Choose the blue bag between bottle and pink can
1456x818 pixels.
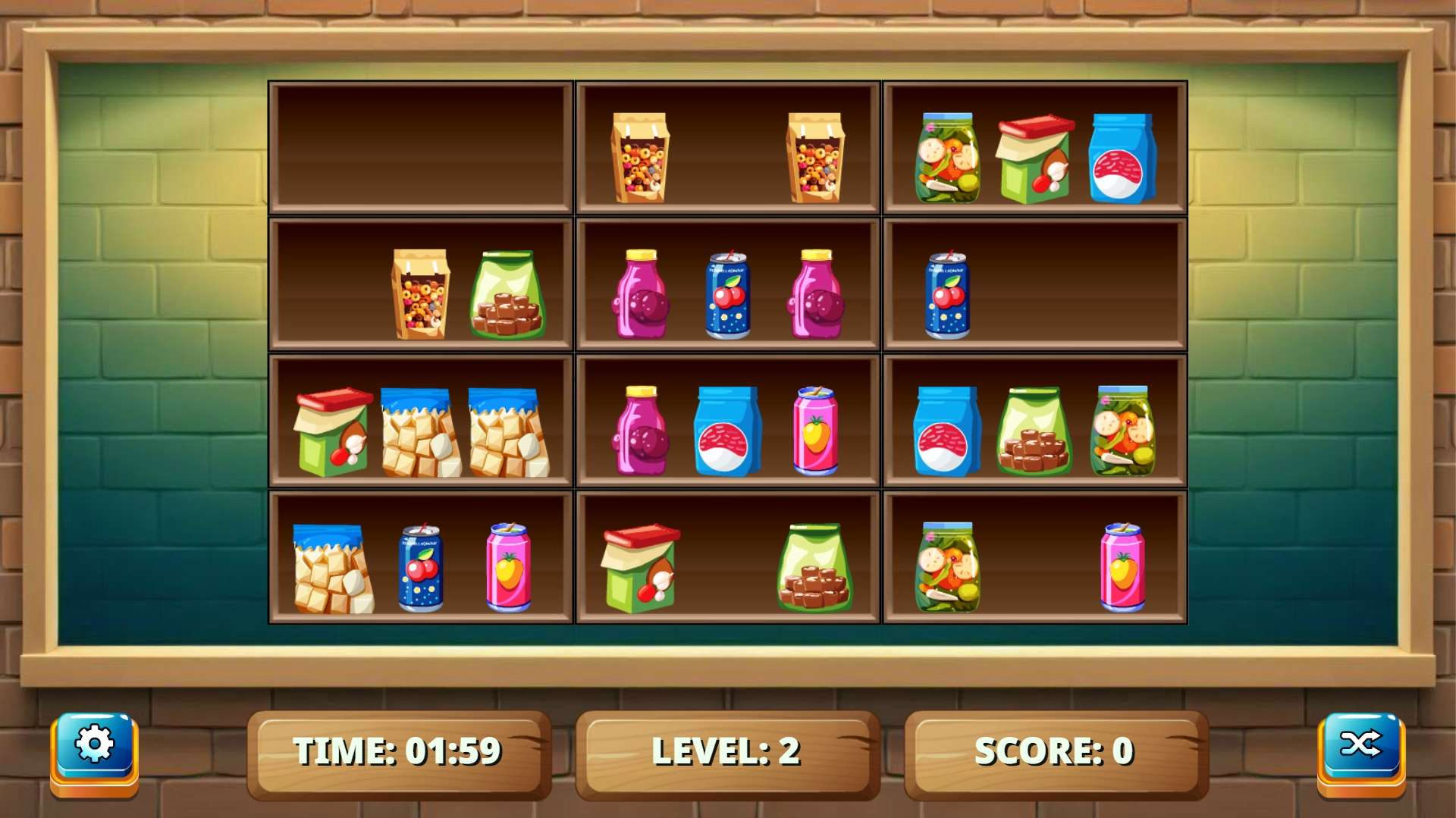(x=727, y=431)
